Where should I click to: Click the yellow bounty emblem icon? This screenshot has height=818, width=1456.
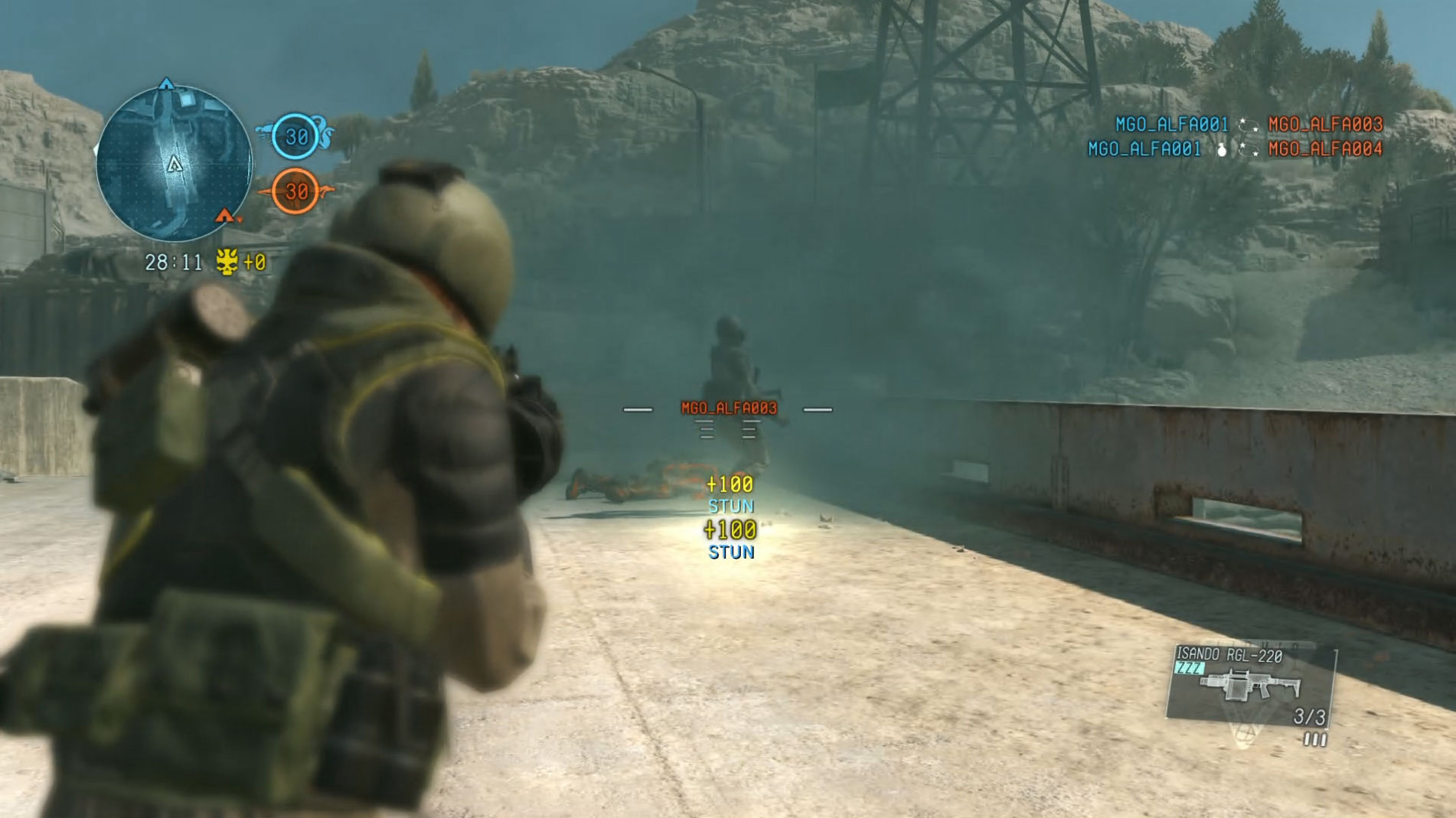coord(227,262)
